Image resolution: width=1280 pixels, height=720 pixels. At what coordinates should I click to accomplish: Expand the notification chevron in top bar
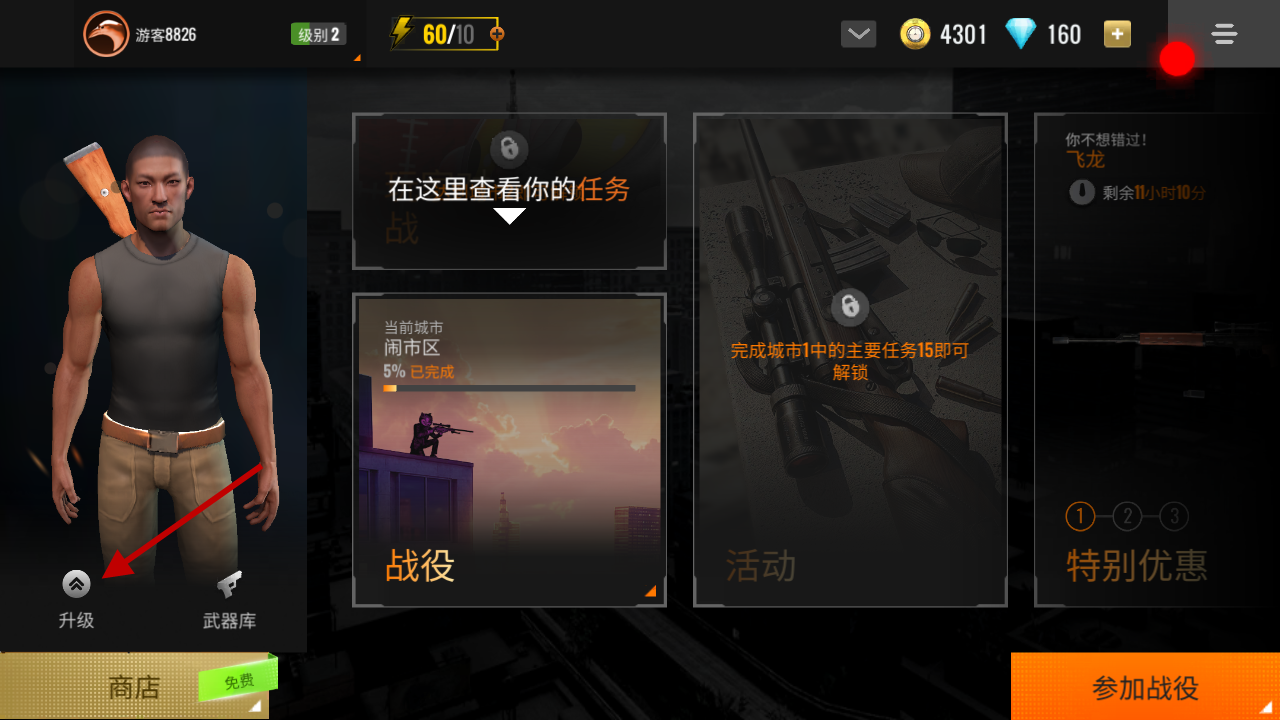(x=857, y=33)
